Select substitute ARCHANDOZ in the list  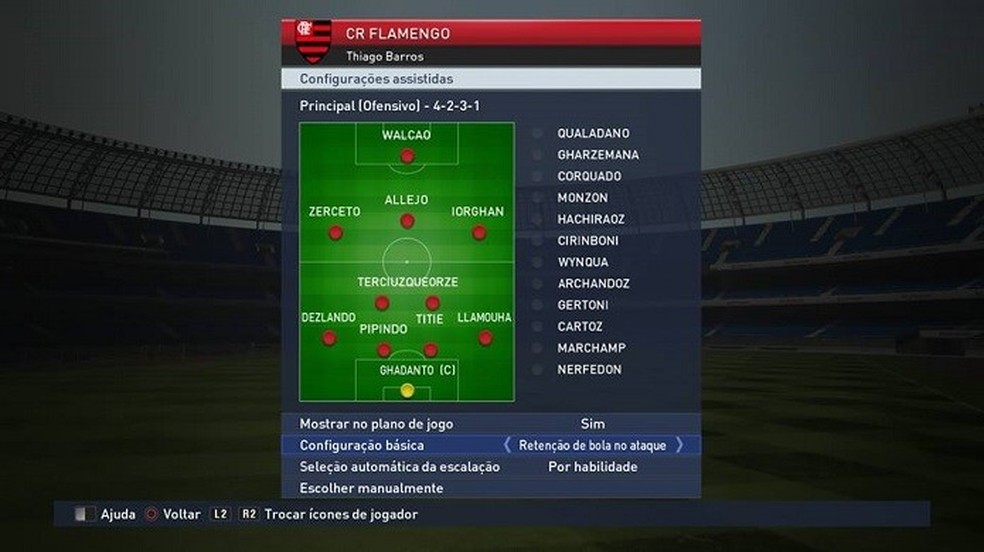pos(593,284)
